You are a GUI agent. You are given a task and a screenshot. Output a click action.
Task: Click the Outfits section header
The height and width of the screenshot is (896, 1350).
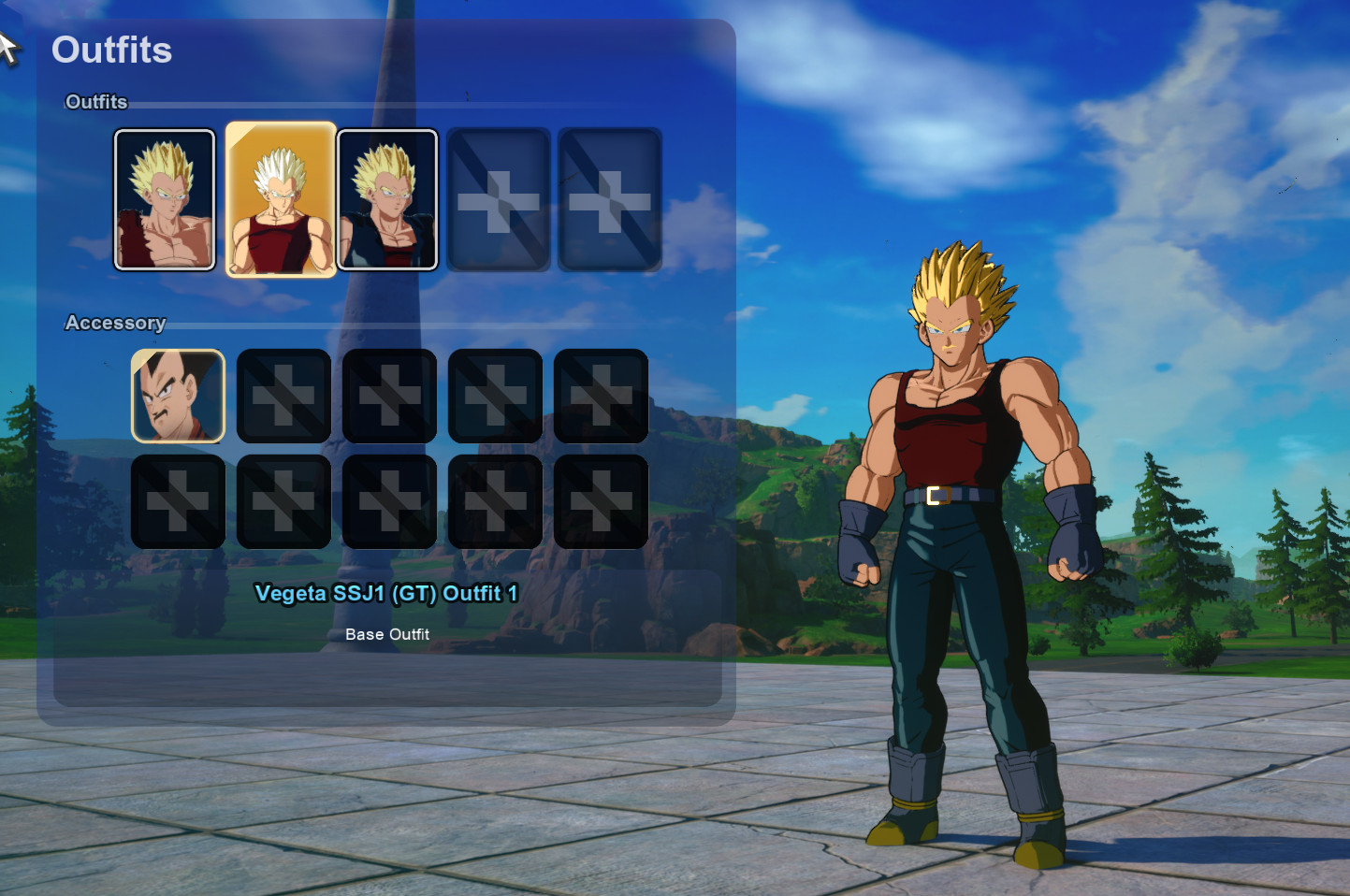pyautogui.click(x=95, y=103)
